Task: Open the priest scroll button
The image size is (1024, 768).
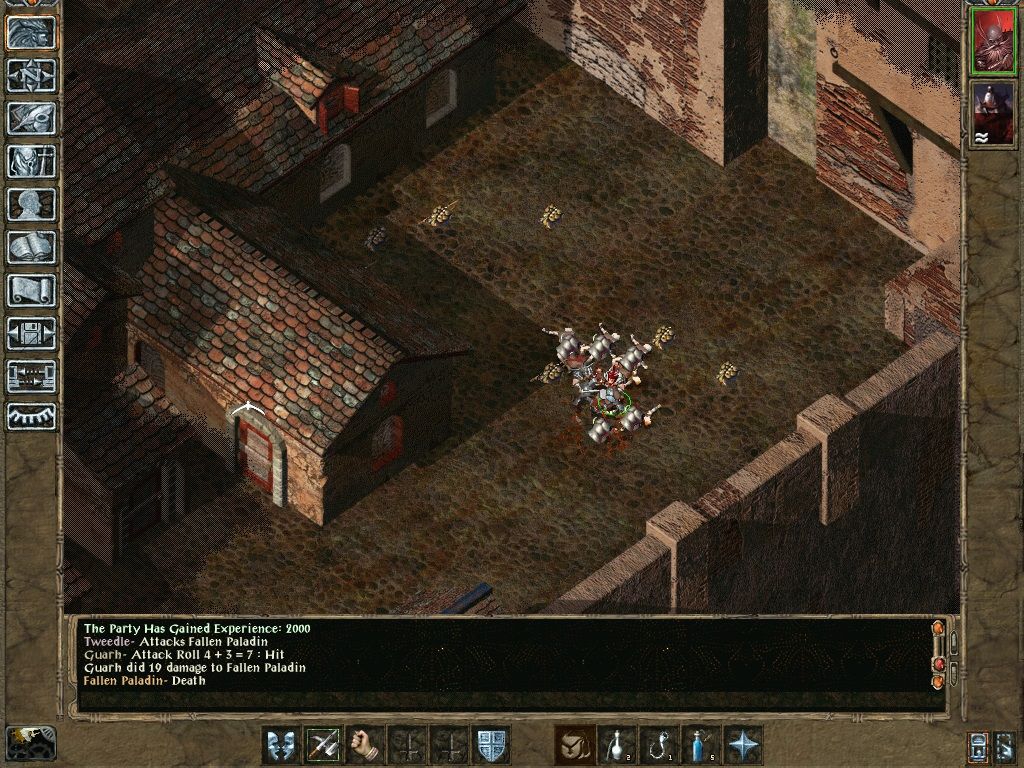Action: pyautogui.click(x=31, y=290)
